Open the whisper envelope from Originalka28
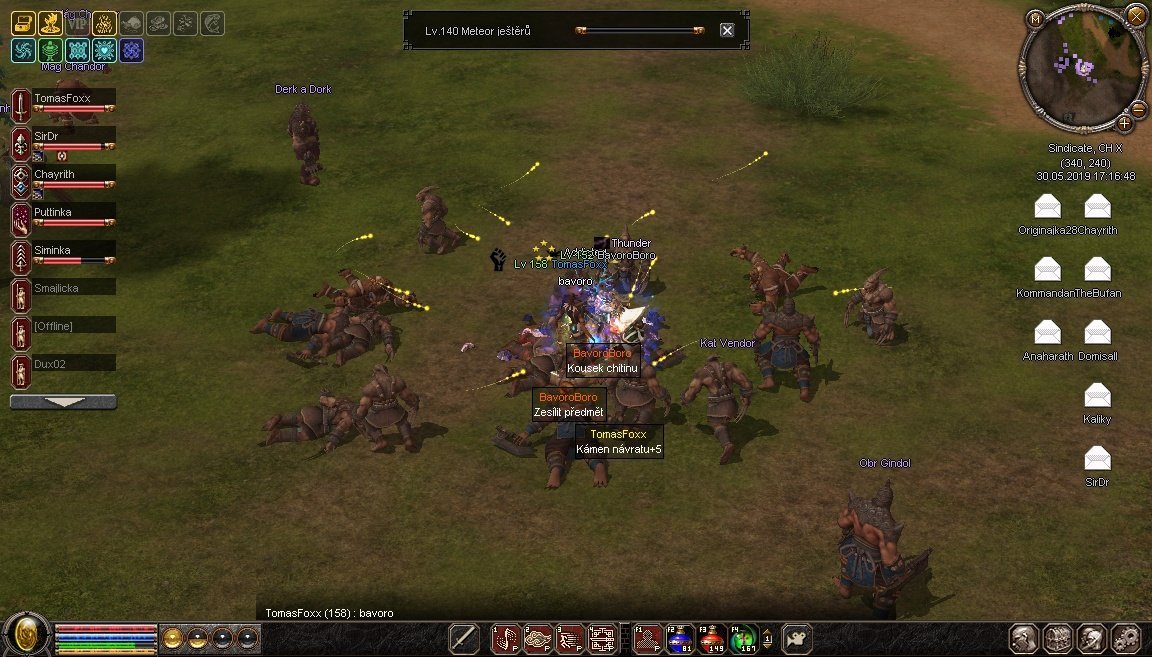Screen dimensions: 1152x657 coord(1047,207)
